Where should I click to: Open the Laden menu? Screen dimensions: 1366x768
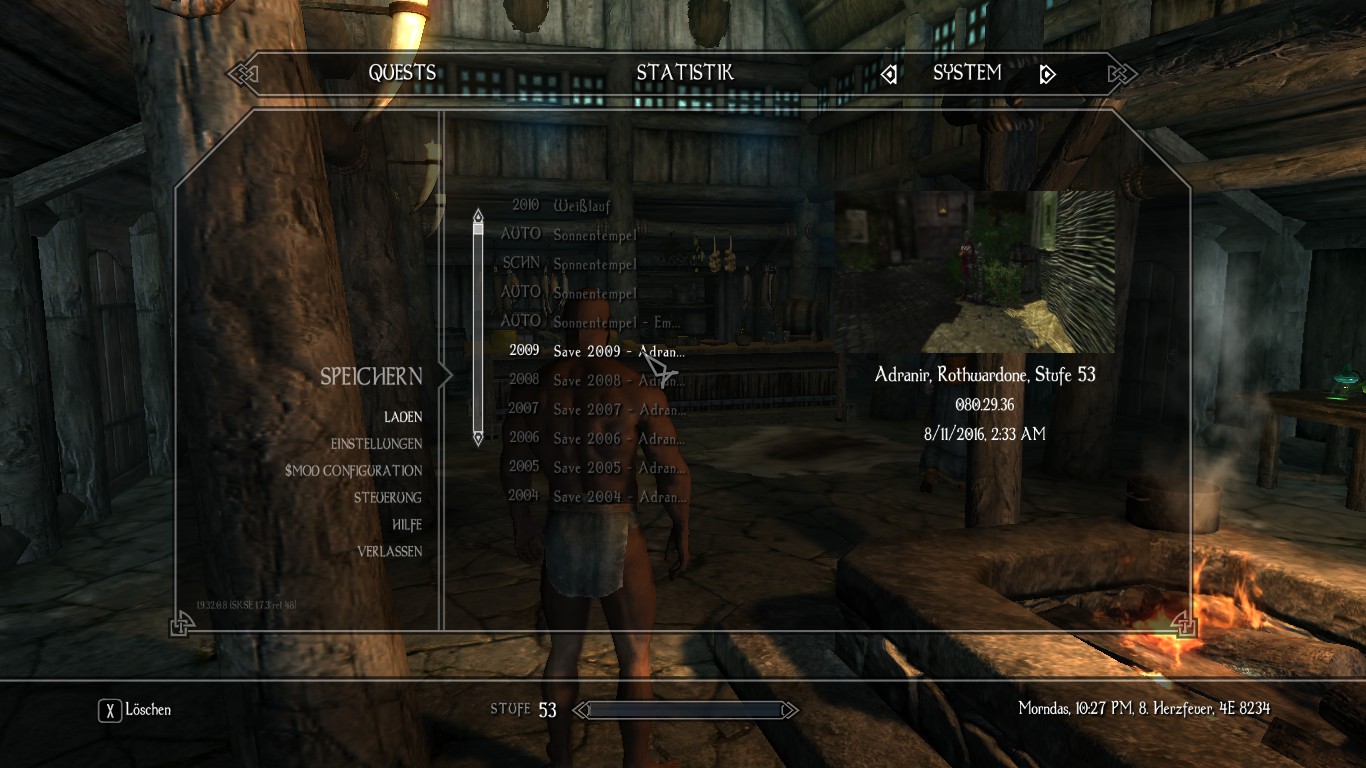403,417
